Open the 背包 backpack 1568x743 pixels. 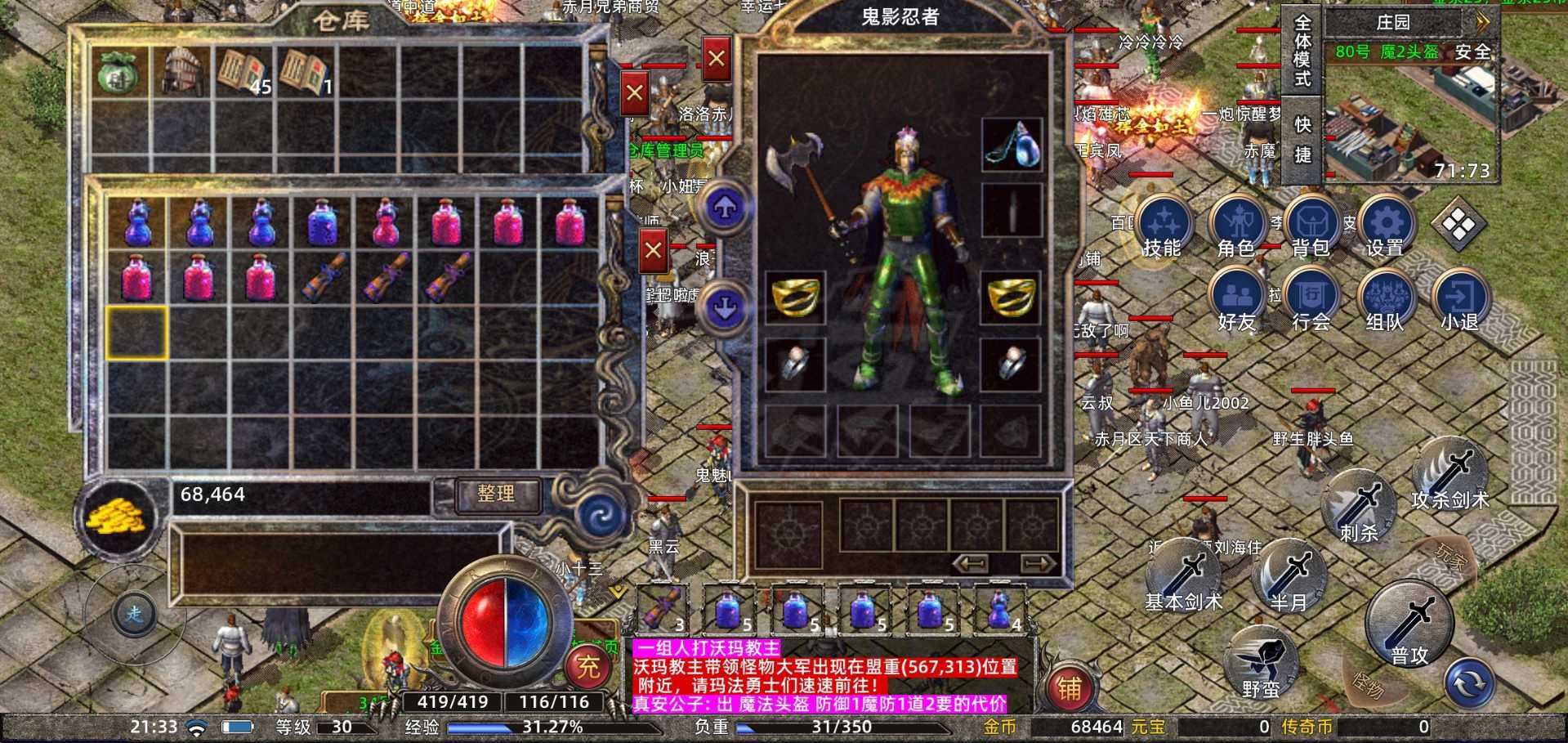(1311, 226)
